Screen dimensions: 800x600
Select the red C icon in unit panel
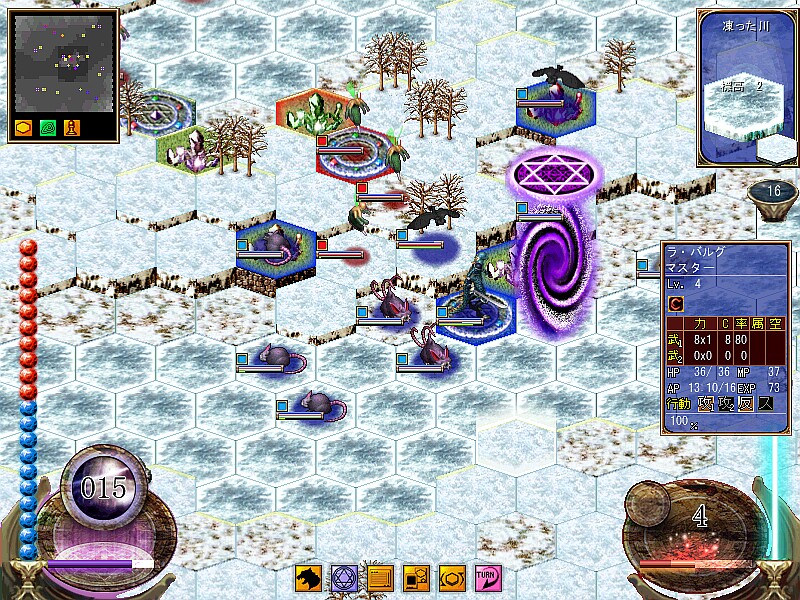click(676, 303)
